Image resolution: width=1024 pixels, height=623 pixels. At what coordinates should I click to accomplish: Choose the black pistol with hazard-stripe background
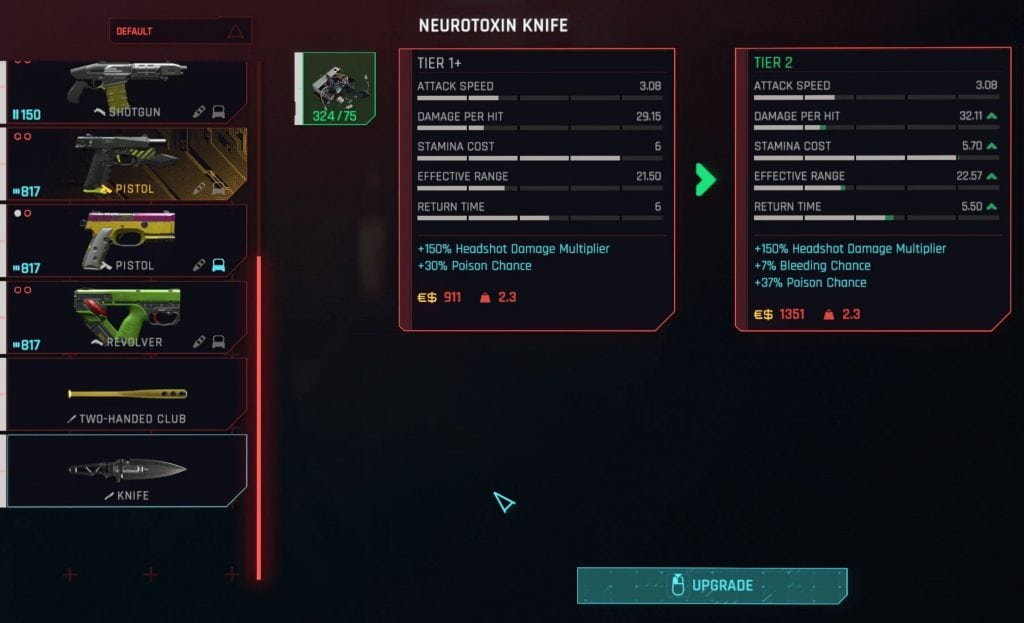point(127,164)
